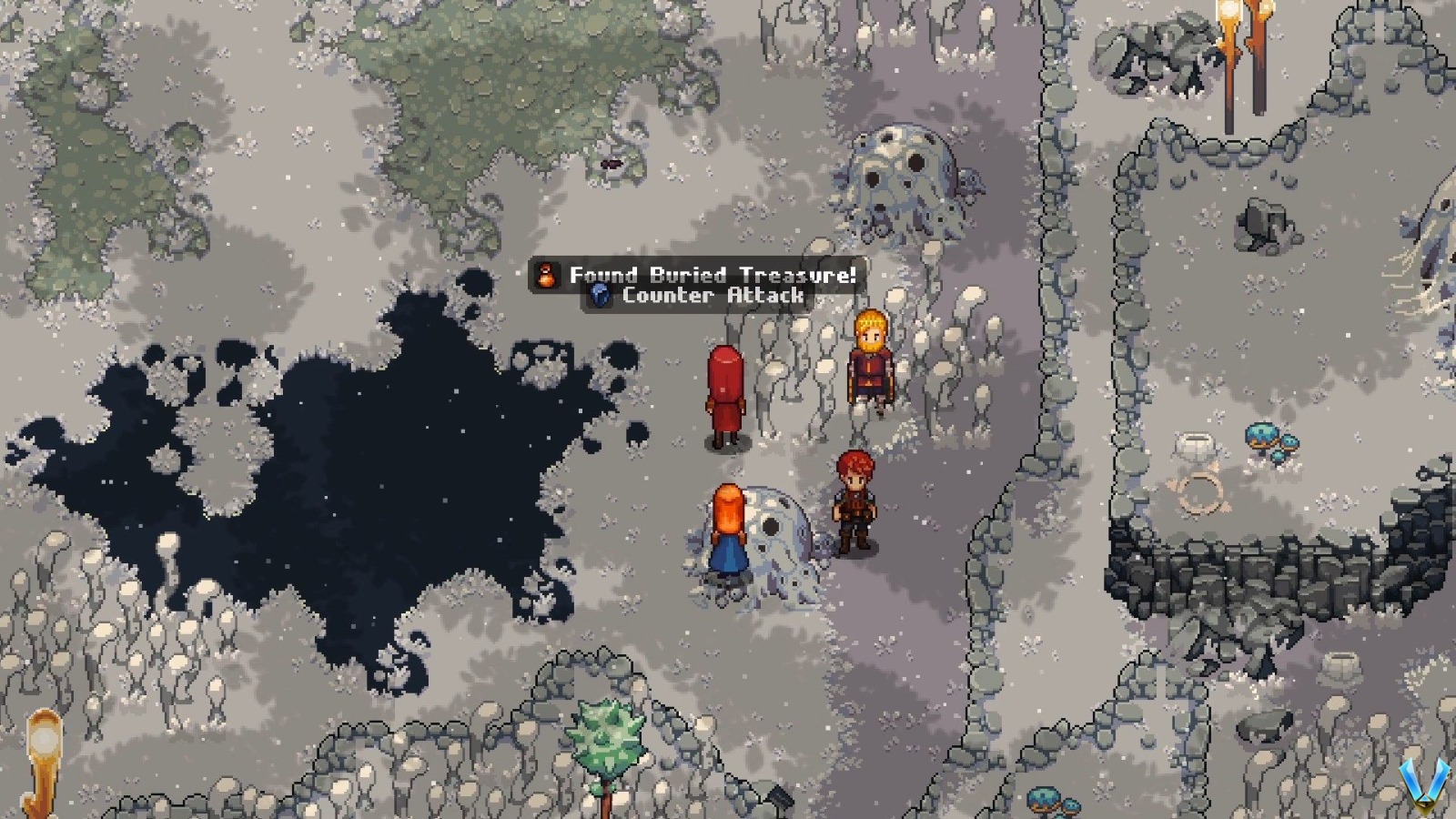Select the 'Found Buried Treasure!' banner text
Image resolution: width=1456 pixels, height=819 pixels.
click(712, 275)
